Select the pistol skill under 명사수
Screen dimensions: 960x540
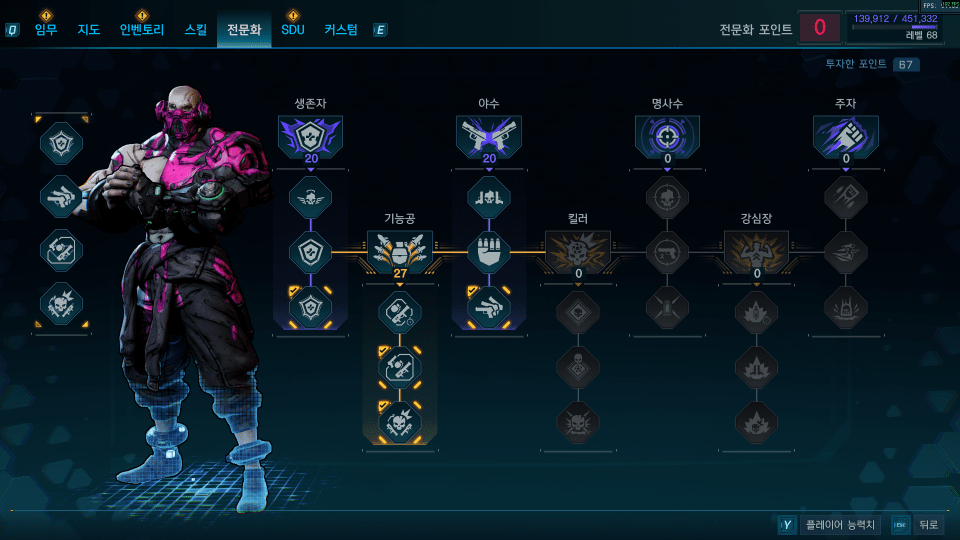click(667, 252)
